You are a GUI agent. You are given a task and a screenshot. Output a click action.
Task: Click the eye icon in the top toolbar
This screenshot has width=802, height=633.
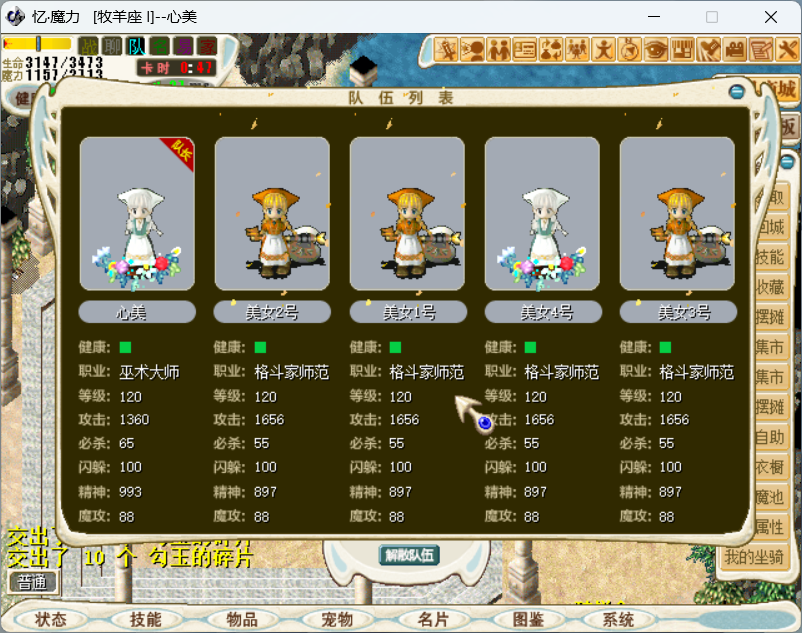(656, 48)
